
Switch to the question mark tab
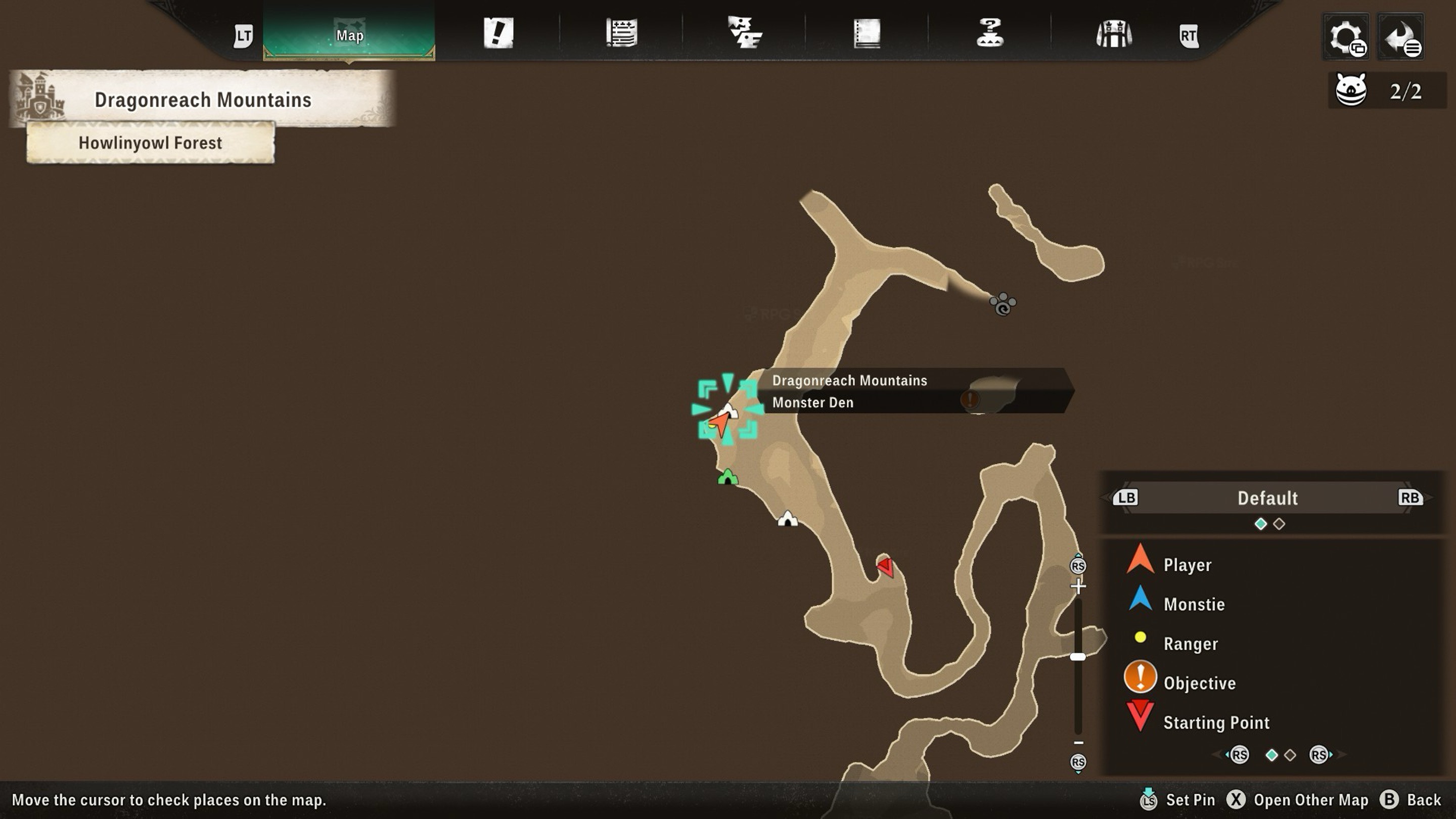click(x=990, y=33)
